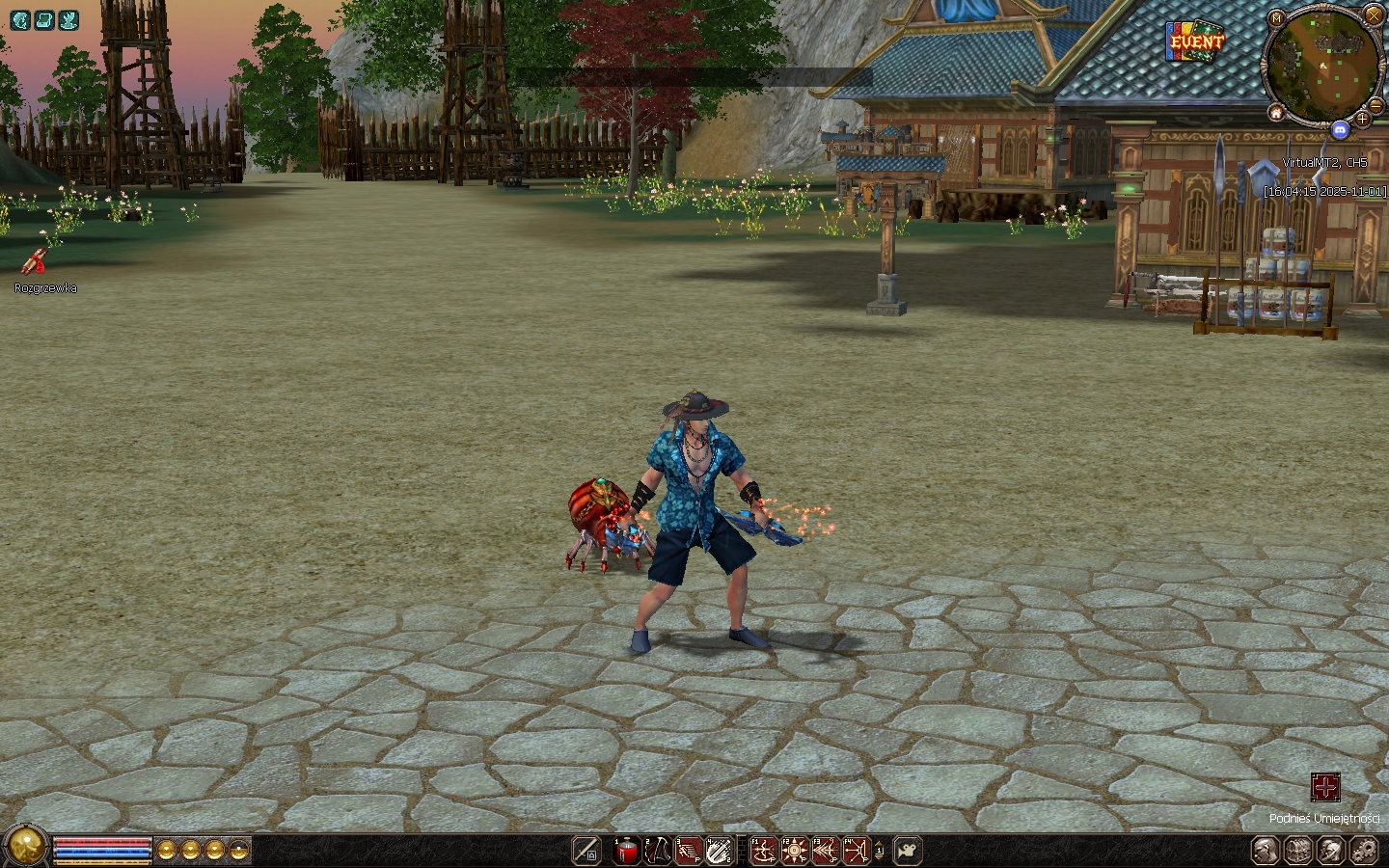
Task: Toggle the sword auto-attack button
Action: (x=586, y=851)
